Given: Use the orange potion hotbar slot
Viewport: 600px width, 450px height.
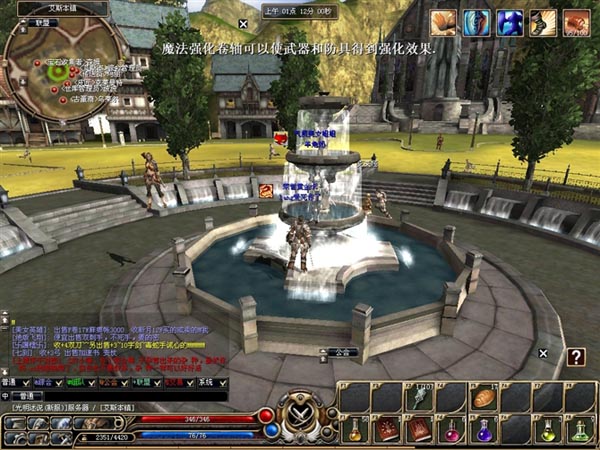Looking at the screenshot, I should point(355,430).
